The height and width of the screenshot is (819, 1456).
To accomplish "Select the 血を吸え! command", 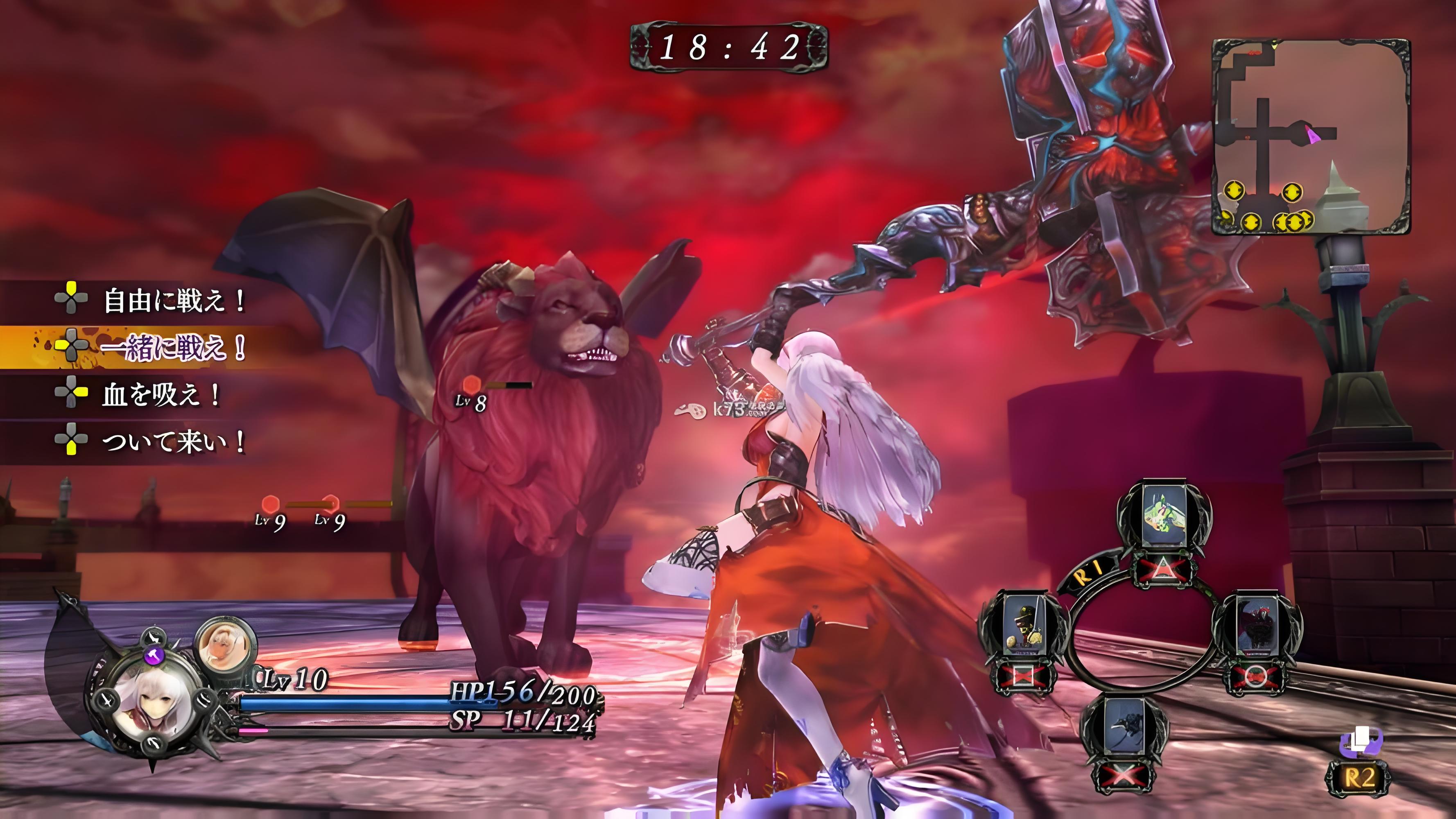I will click(x=161, y=394).
